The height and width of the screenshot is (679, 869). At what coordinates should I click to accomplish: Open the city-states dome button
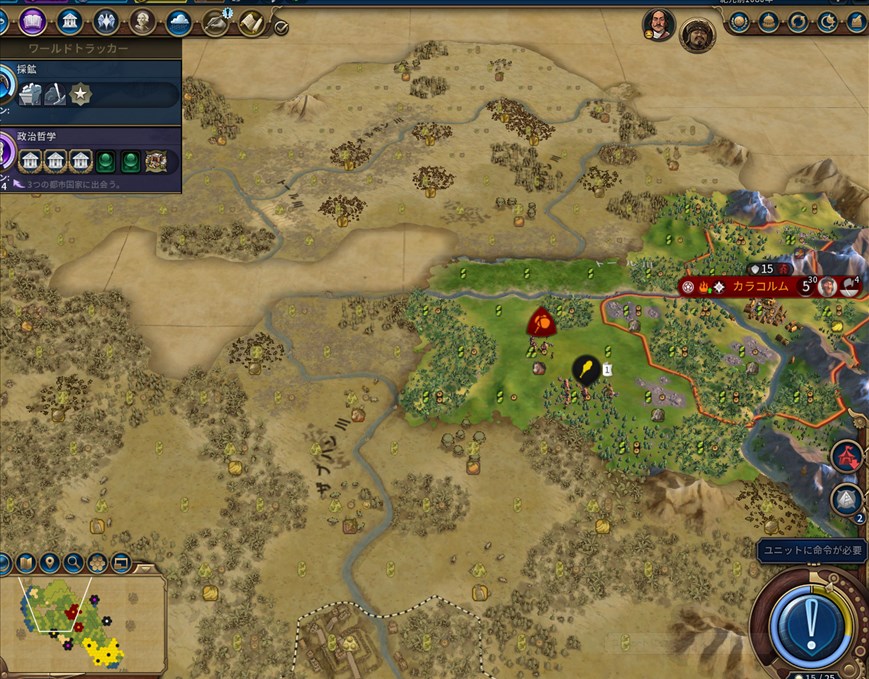[x=770, y=21]
